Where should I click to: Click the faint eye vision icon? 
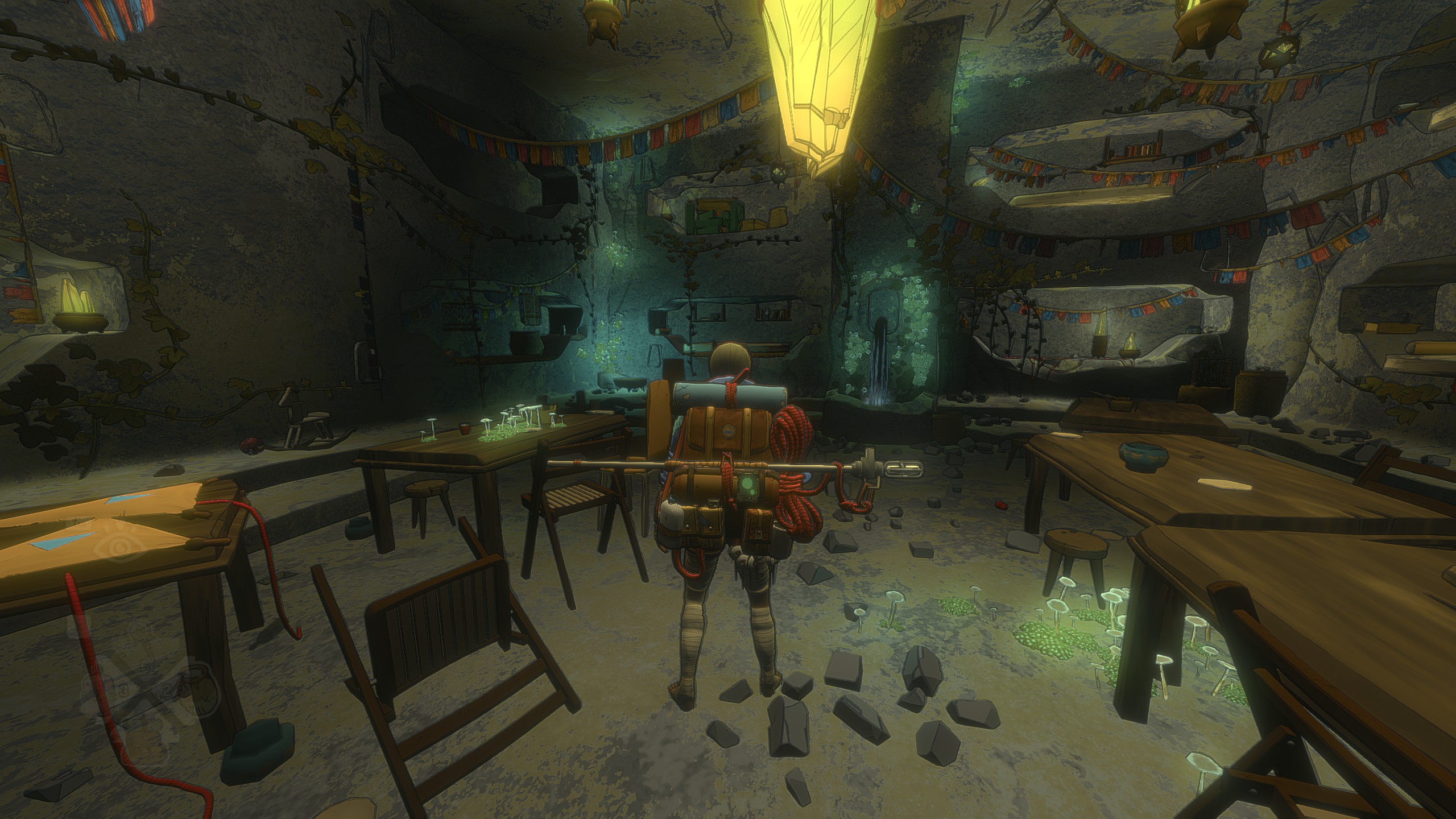(x=118, y=548)
